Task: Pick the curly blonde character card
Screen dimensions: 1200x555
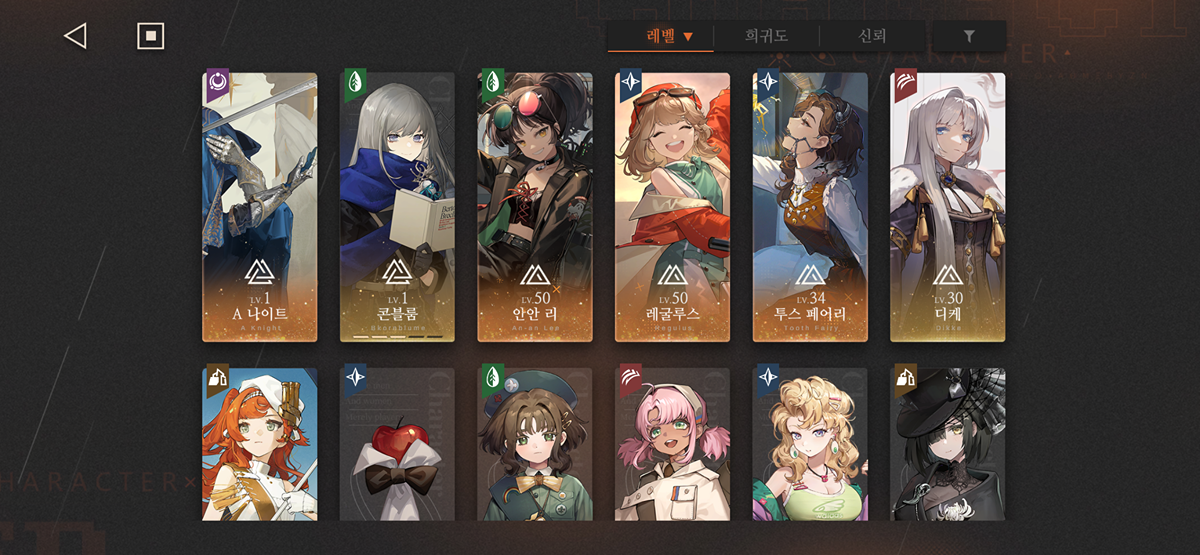Action: (810, 444)
